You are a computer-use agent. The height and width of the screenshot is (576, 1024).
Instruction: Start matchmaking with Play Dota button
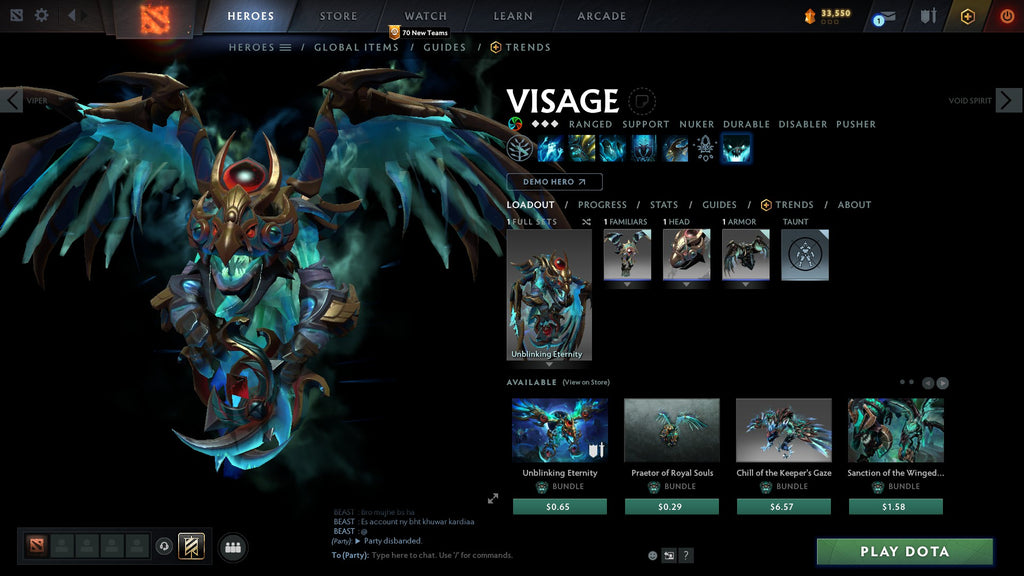click(904, 552)
